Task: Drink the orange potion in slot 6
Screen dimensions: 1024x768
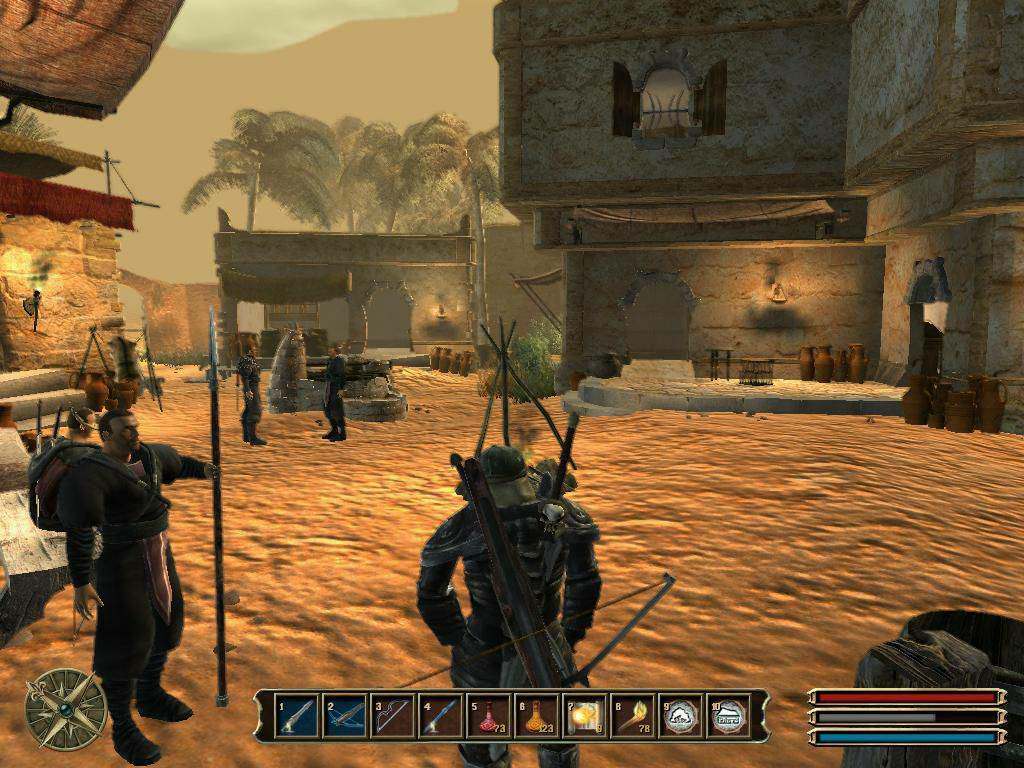Action: [537, 716]
